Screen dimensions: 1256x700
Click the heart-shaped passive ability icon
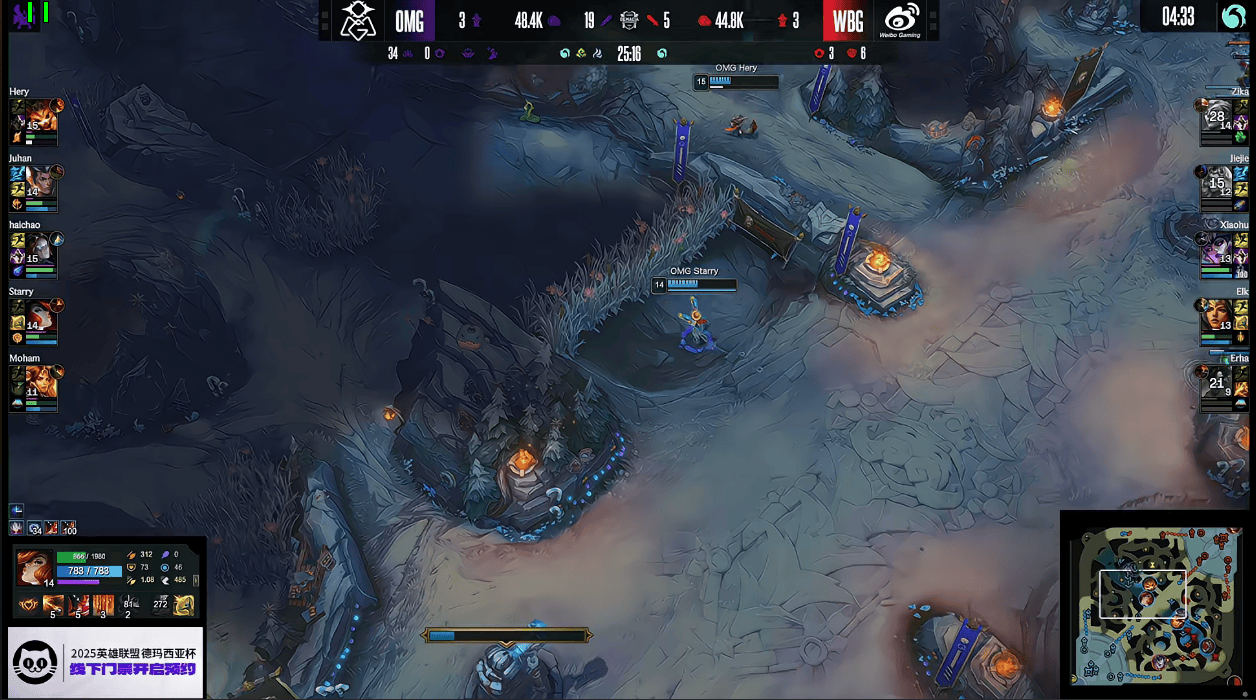tap(28, 604)
